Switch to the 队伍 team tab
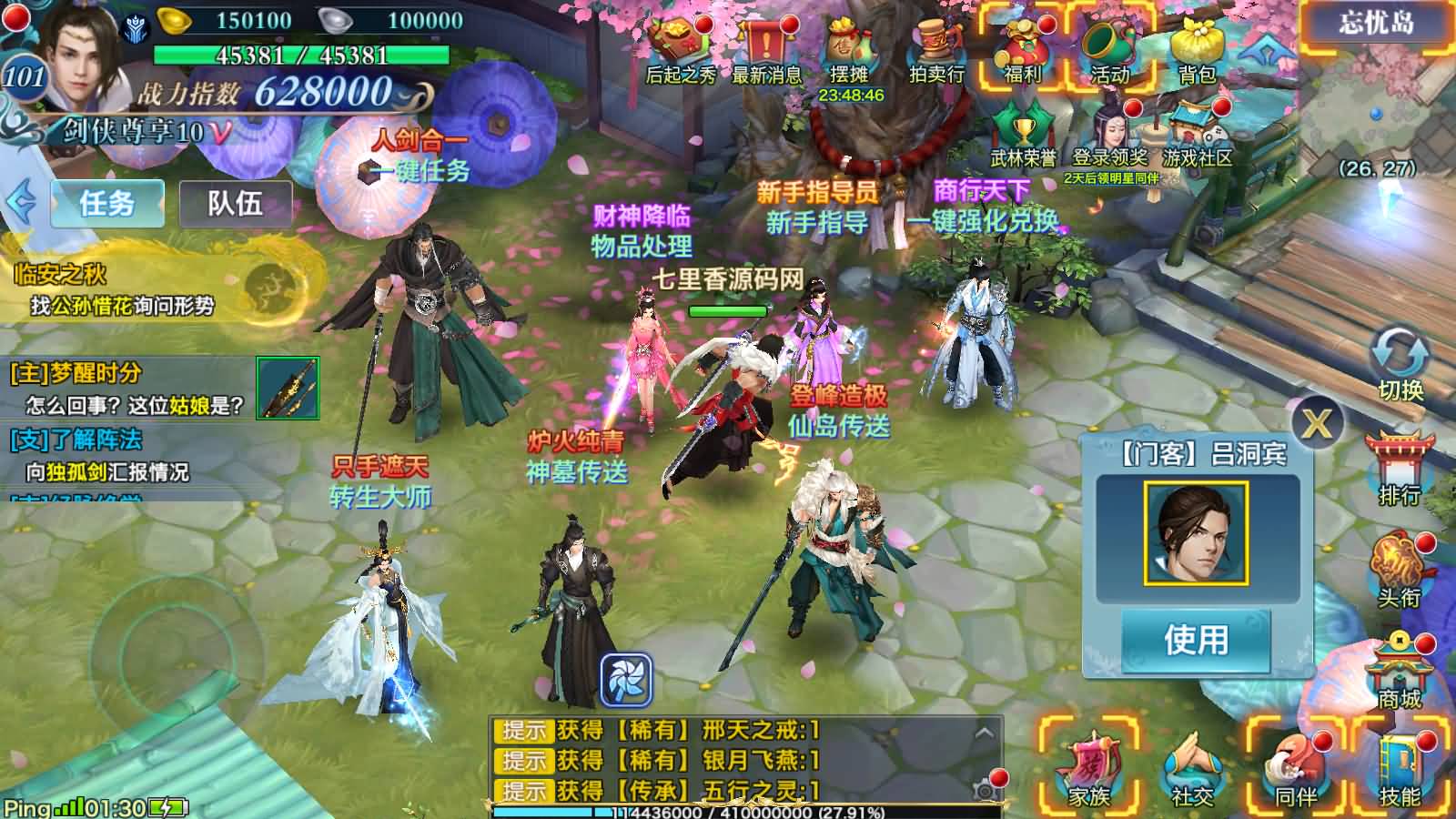Image resolution: width=1456 pixels, height=819 pixels. [235, 203]
